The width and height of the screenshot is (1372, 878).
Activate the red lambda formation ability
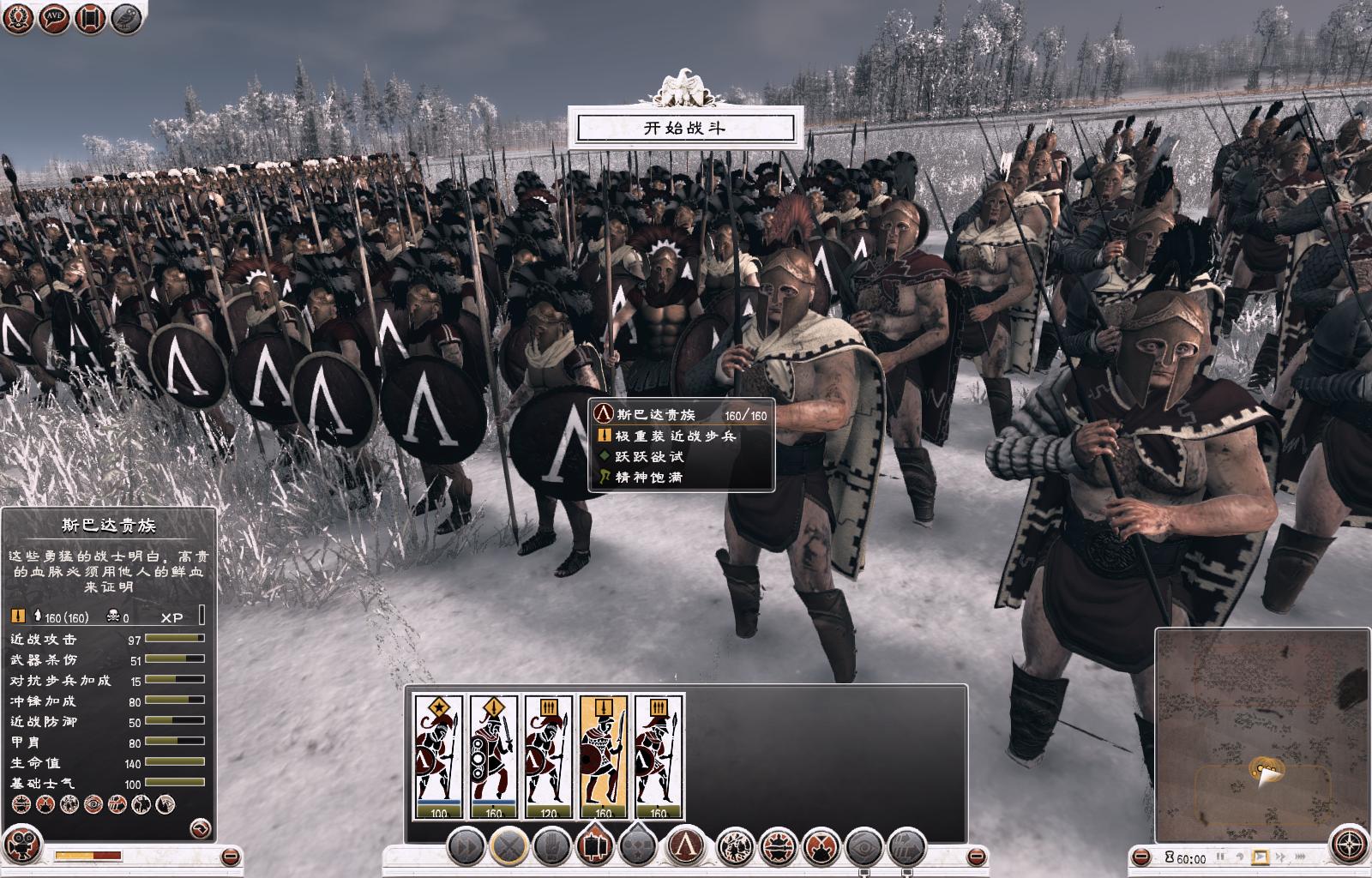[685, 848]
